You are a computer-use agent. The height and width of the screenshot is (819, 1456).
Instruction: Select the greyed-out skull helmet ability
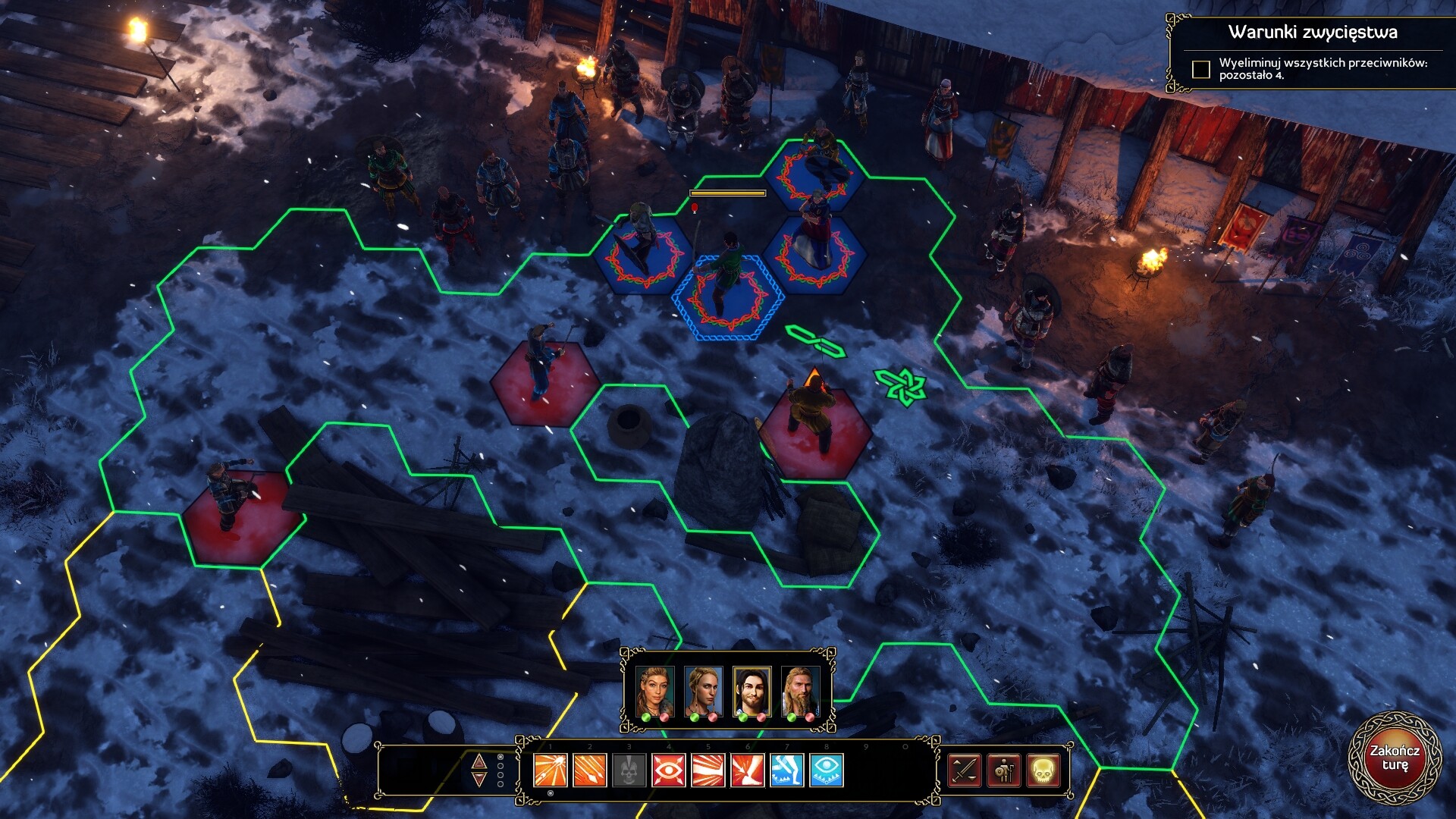point(629,771)
